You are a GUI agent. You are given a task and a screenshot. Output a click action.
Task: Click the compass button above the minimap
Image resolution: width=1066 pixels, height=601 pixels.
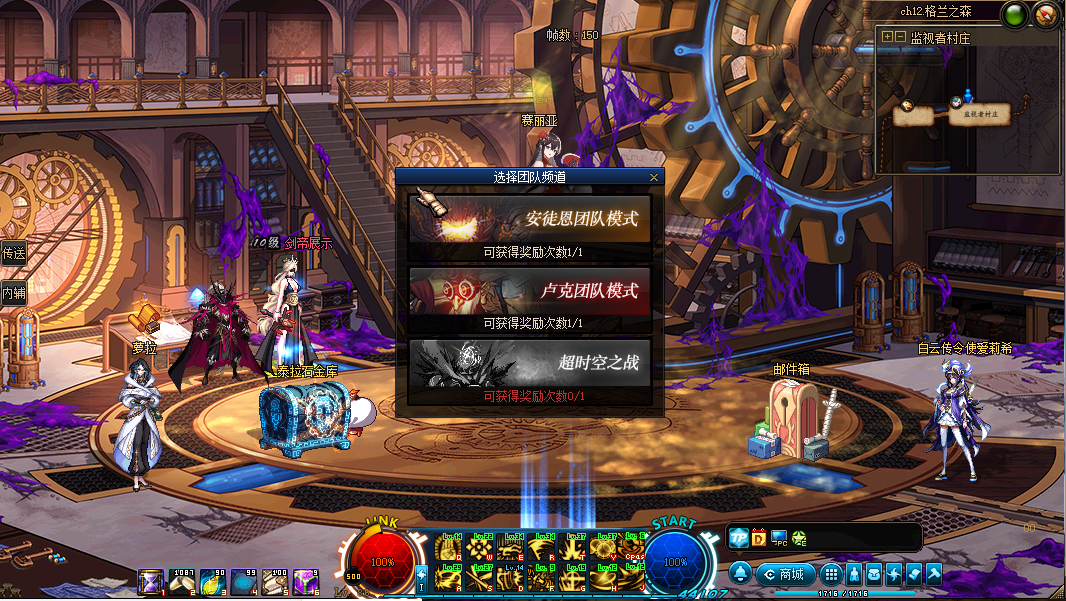click(1046, 15)
